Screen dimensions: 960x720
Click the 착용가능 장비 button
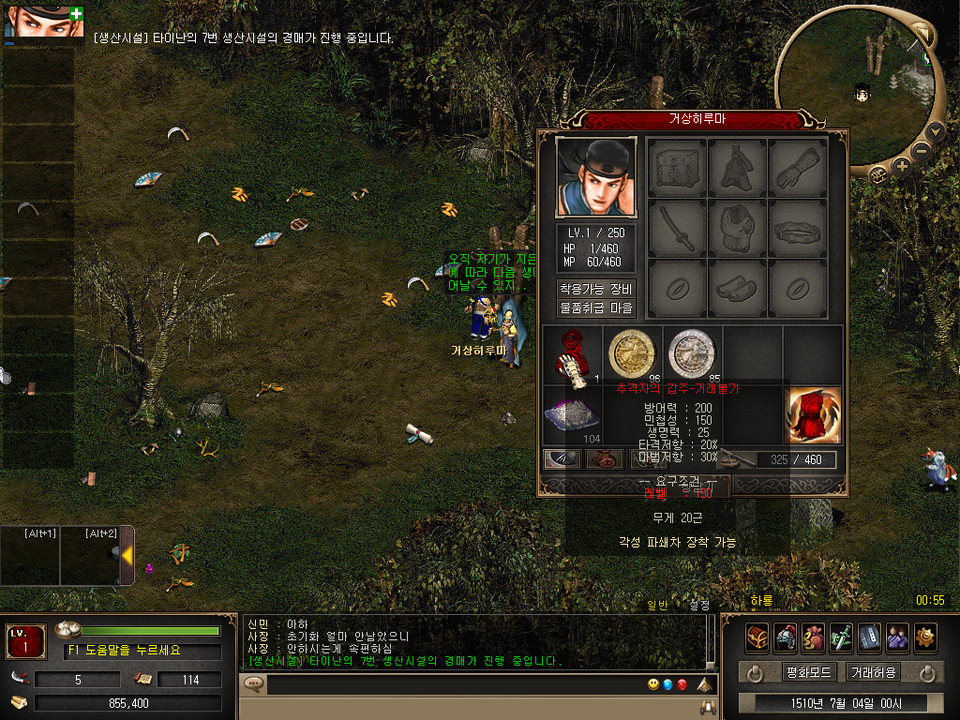pyautogui.click(x=596, y=289)
